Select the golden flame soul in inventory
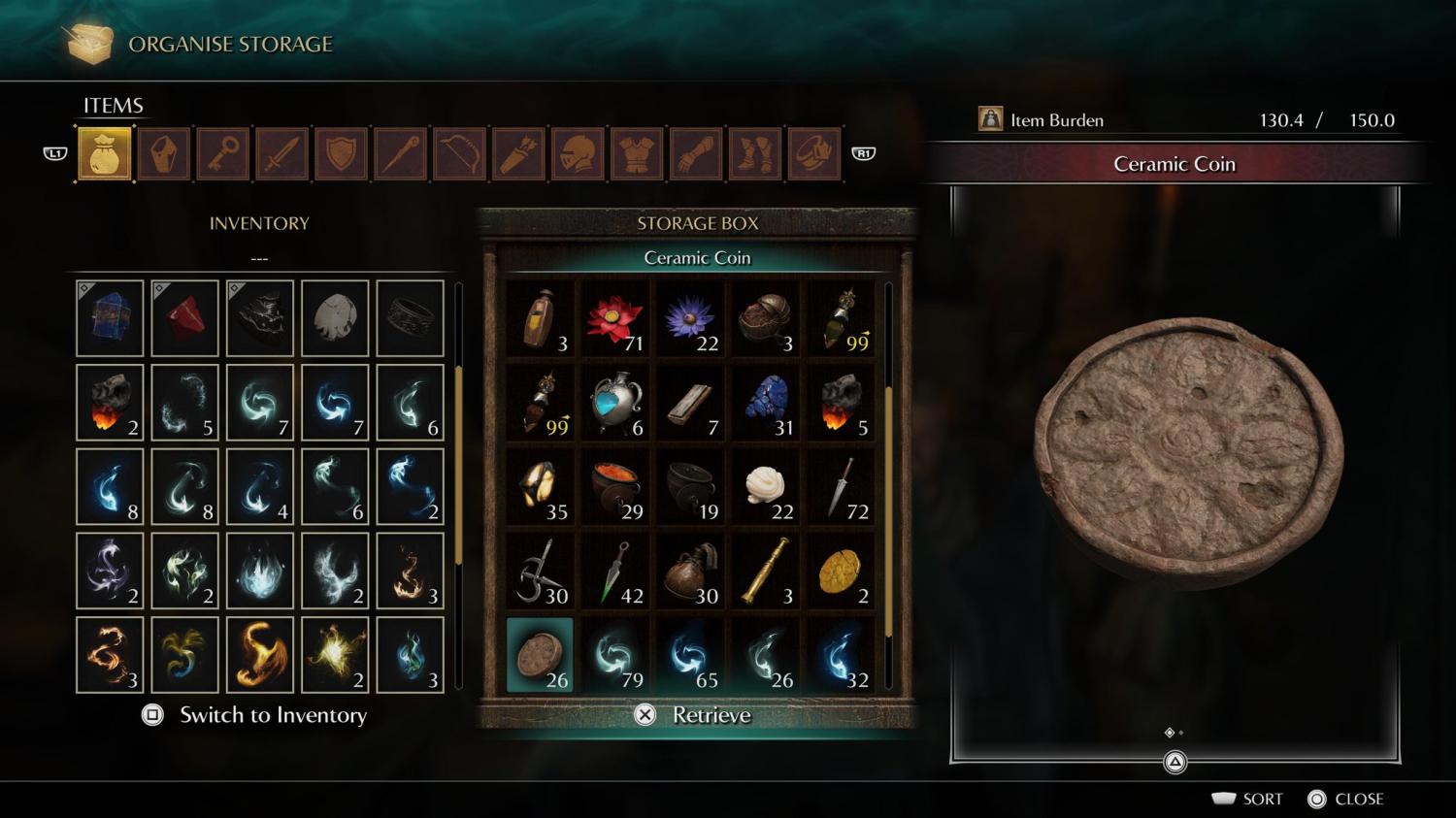The height and width of the screenshot is (818, 1456). pos(260,655)
